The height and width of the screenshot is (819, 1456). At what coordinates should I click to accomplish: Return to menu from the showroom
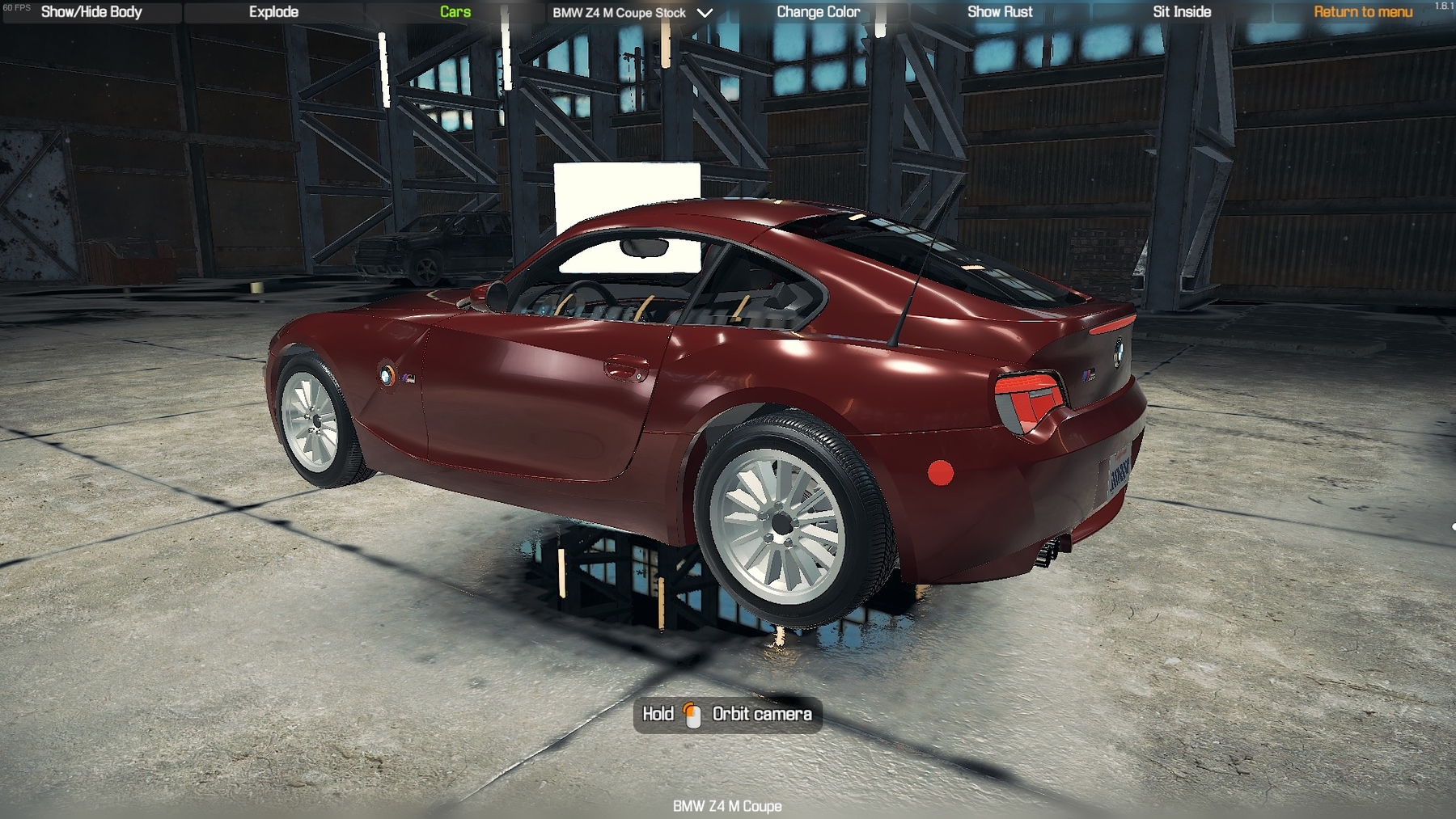tap(1363, 12)
